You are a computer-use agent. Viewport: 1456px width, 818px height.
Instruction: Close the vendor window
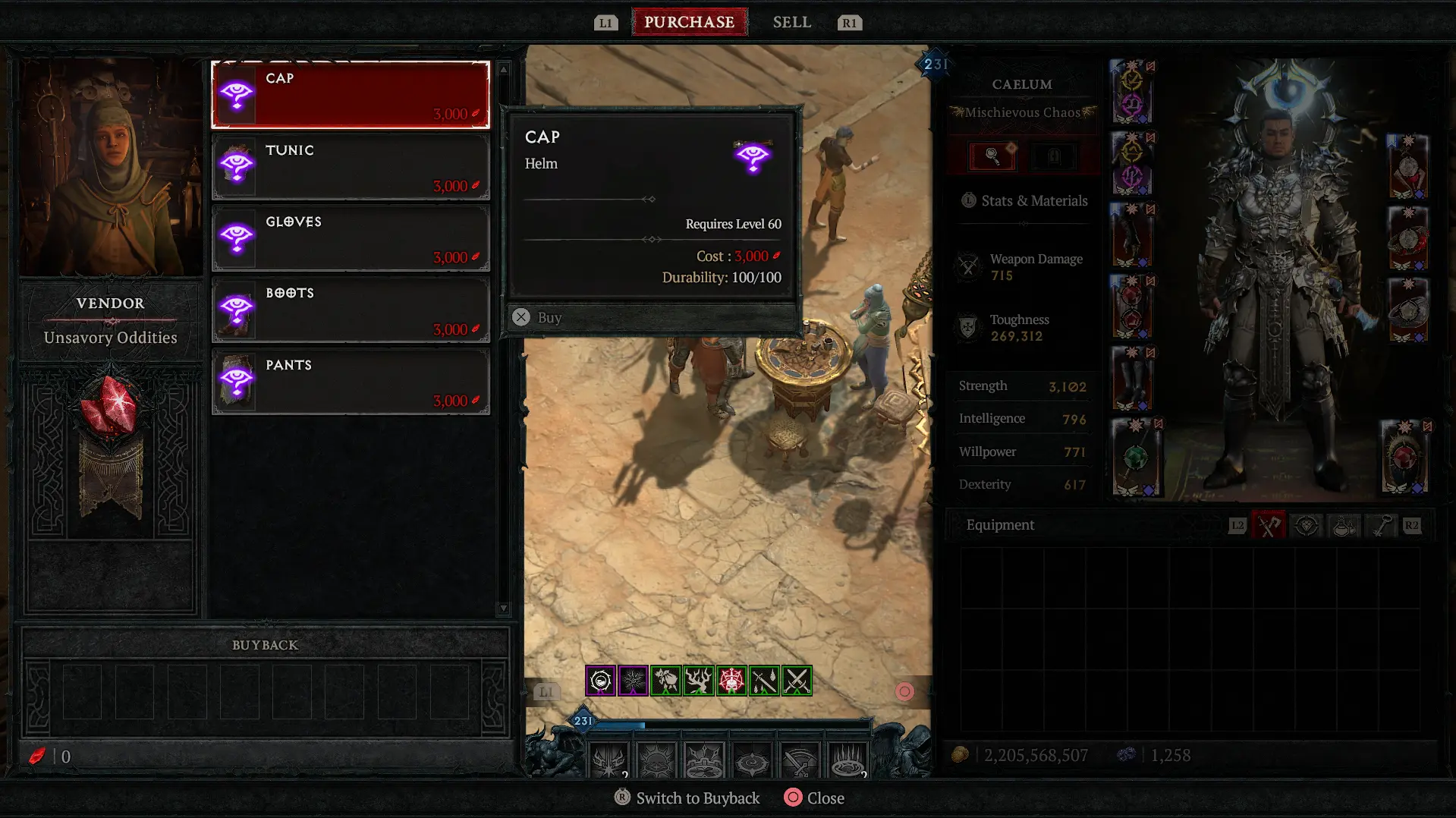(x=814, y=798)
